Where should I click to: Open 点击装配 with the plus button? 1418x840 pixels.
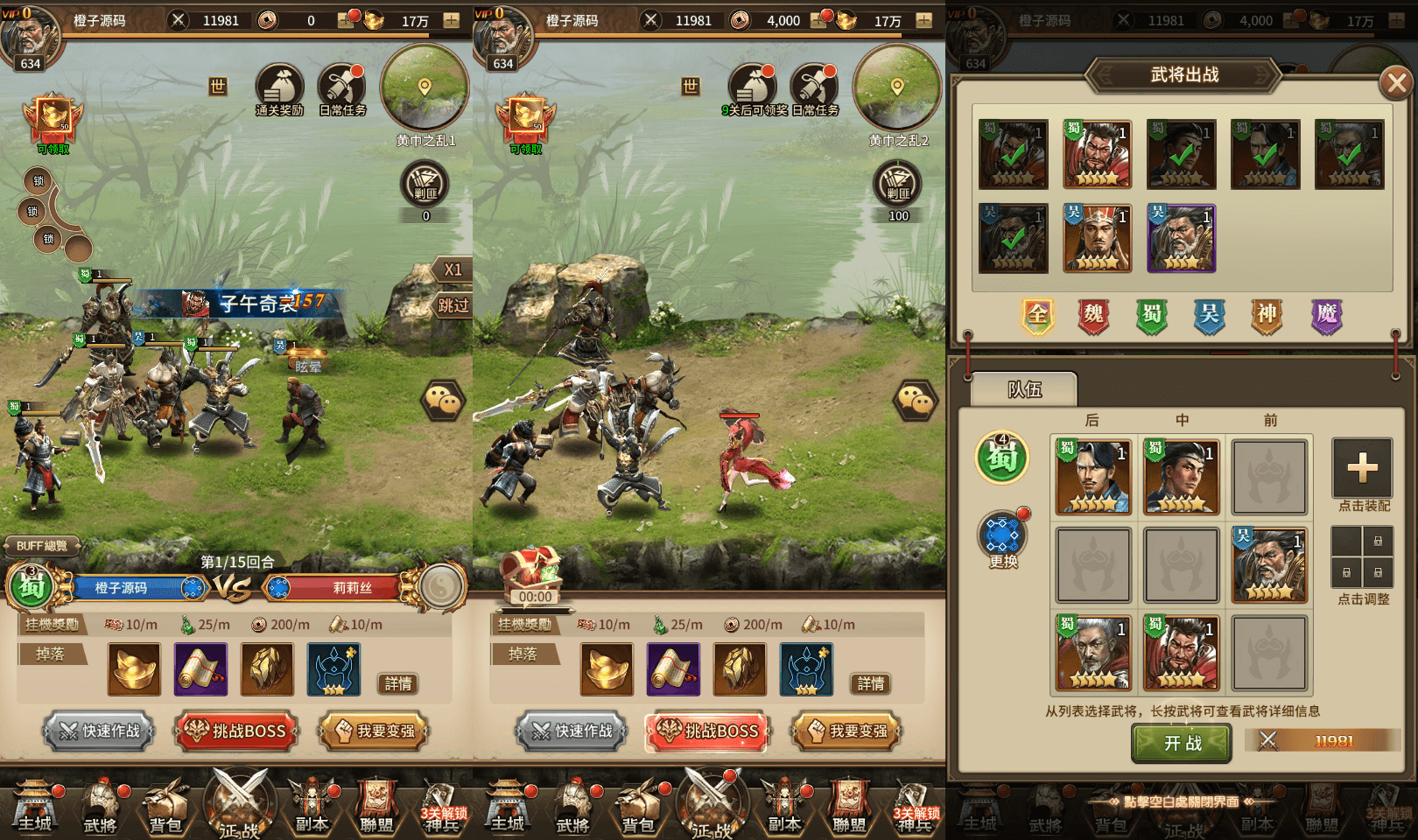(x=1362, y=469)
